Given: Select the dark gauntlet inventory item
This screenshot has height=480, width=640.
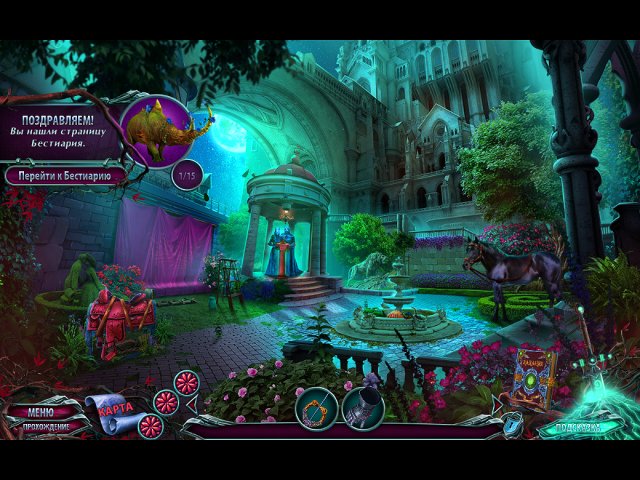Looking at the screenshot, I should pyautogui.click(x=363, y=408).
